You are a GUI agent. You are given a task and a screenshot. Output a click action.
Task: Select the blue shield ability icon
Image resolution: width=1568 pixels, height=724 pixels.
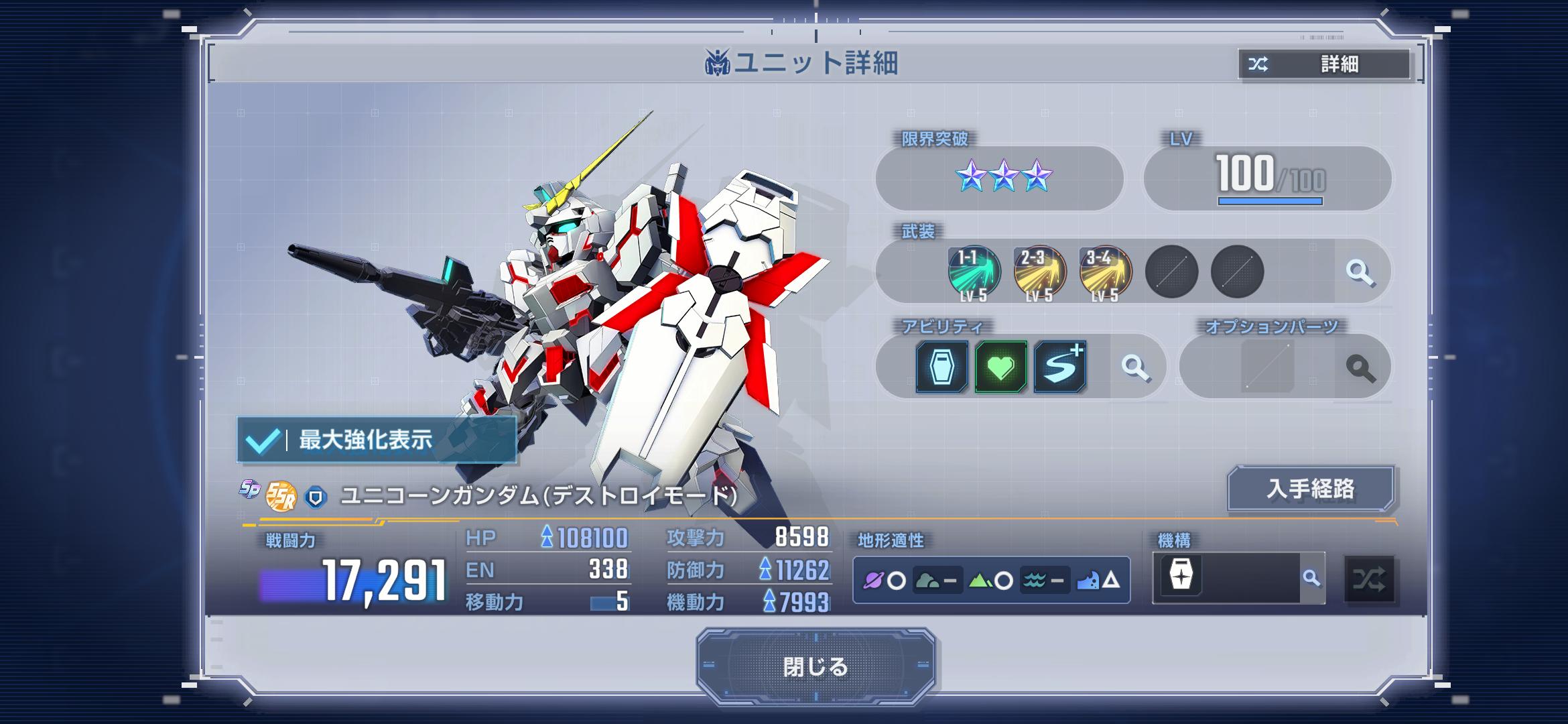[x=941, y=367]
